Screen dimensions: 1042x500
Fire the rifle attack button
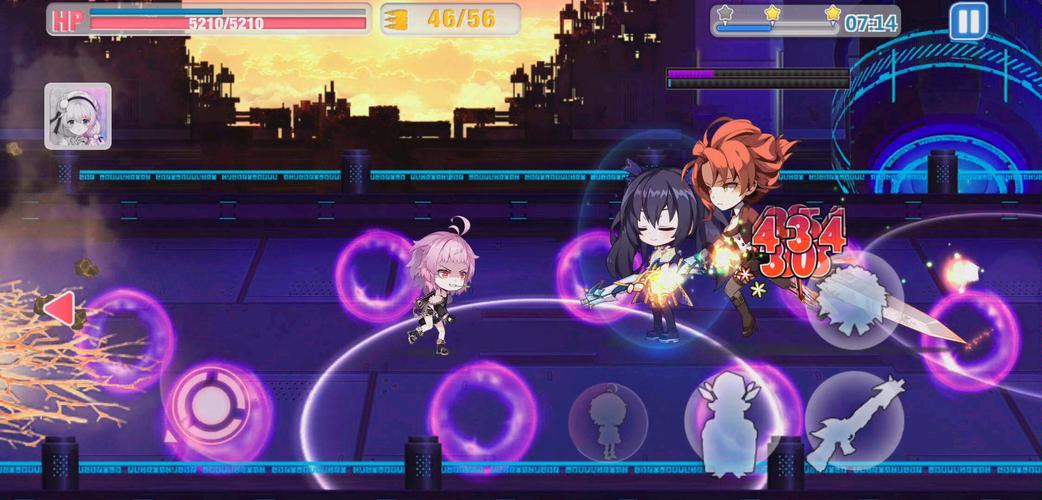(853, 421)
